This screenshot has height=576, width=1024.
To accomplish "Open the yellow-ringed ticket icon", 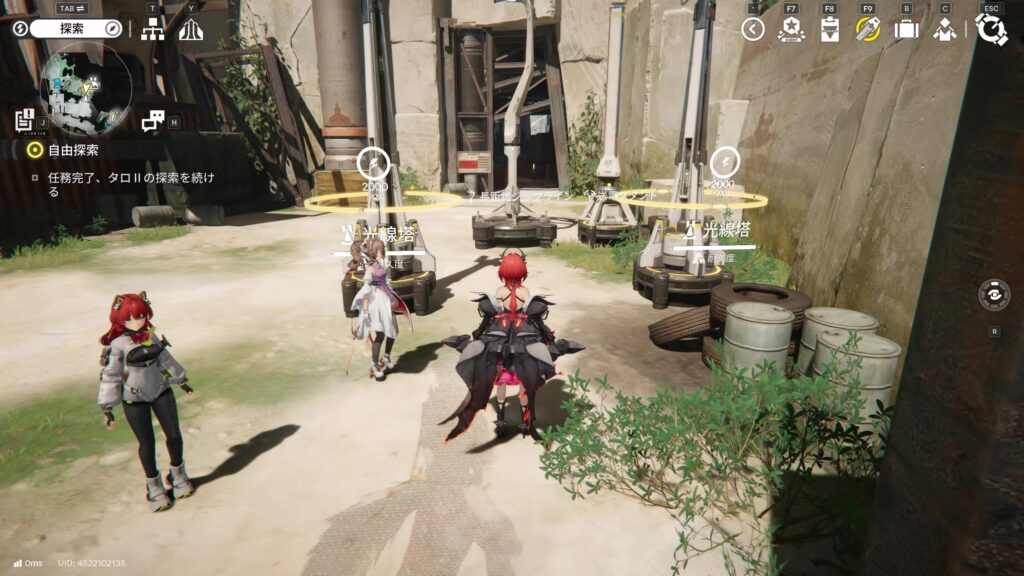I will tap(867, 29).
